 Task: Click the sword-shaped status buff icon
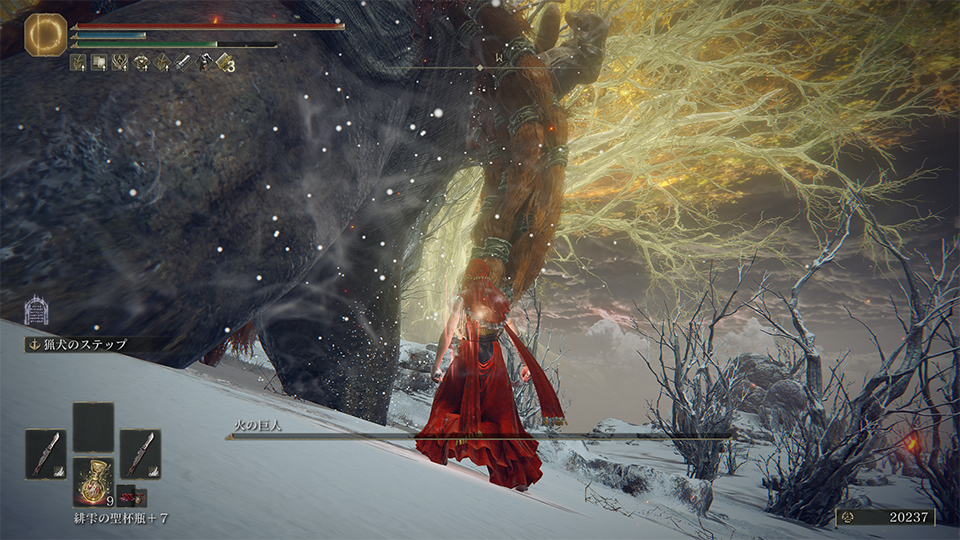pos(183,63)
